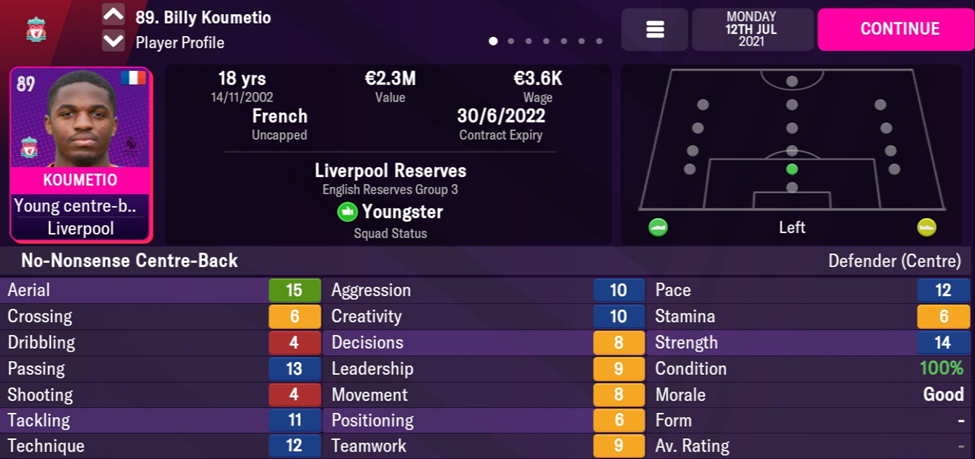Select the Player Profile title label
Screen dimensions: 975x459
coord(180,43)
